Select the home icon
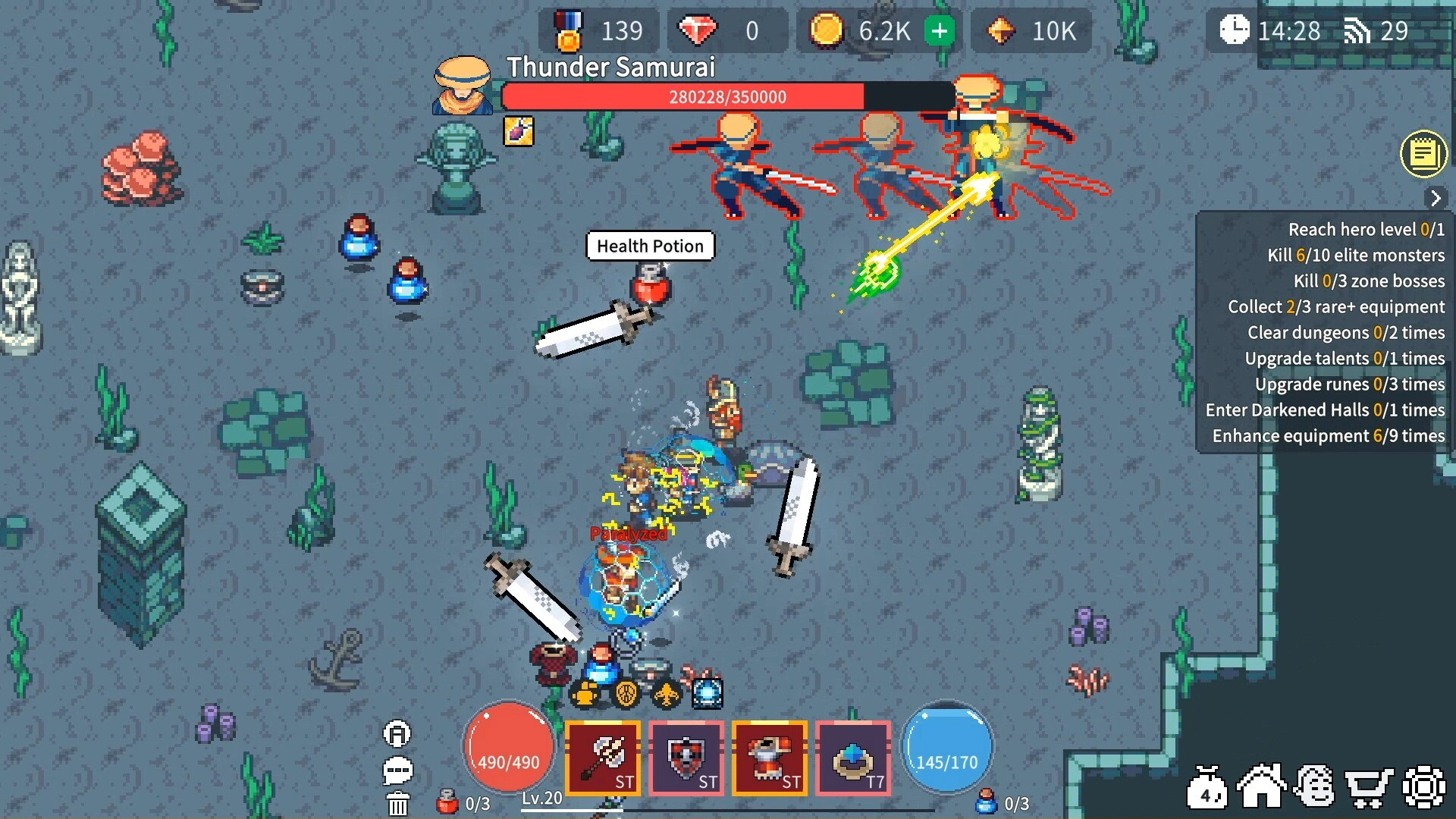Viewport: 1456px width, 819px height. (1262, 786)
